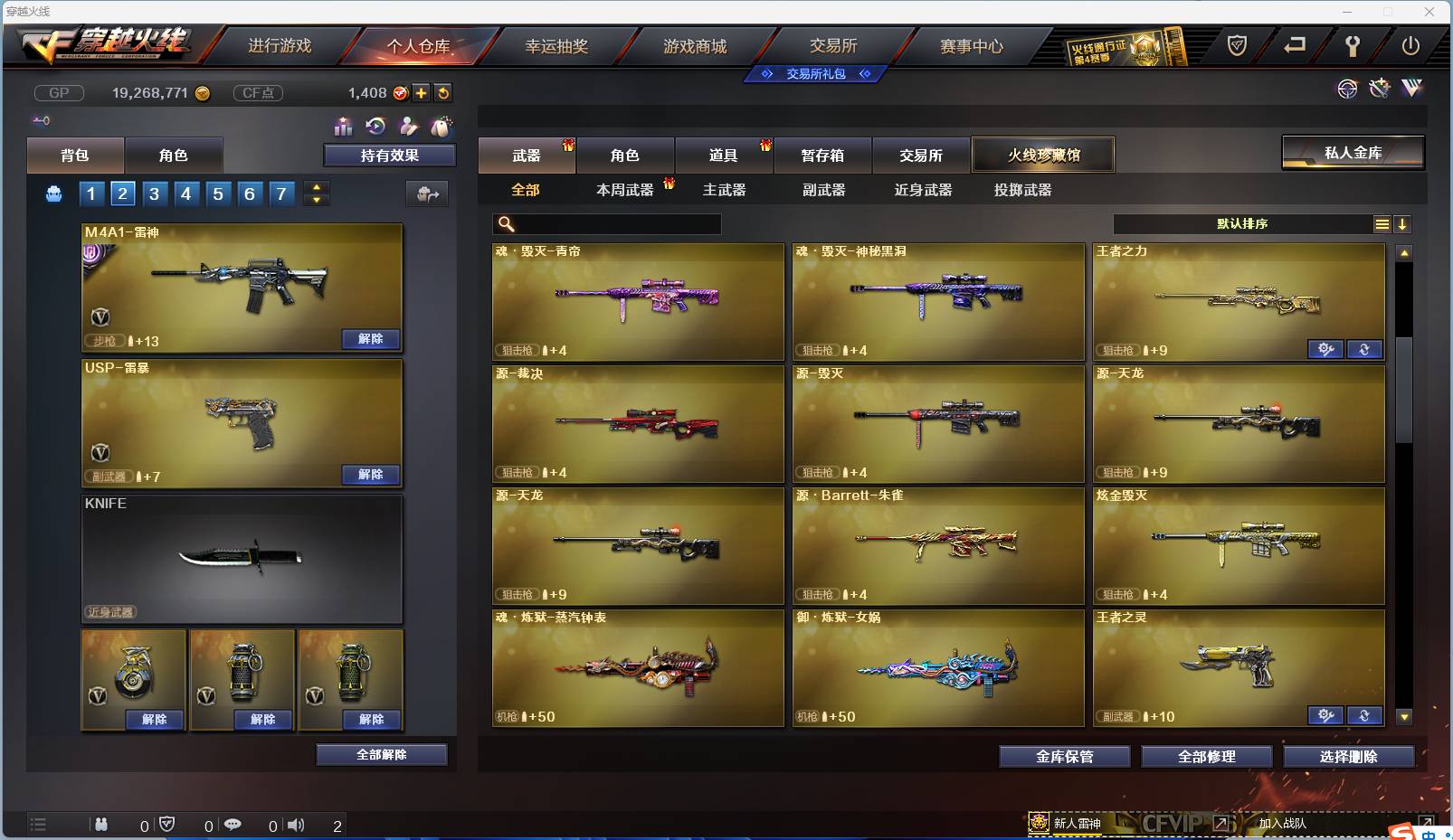Screen dimensions: 1453x840
Task: Switch to the 暂存箱 weapons tab
Action: tap(820, 155)
